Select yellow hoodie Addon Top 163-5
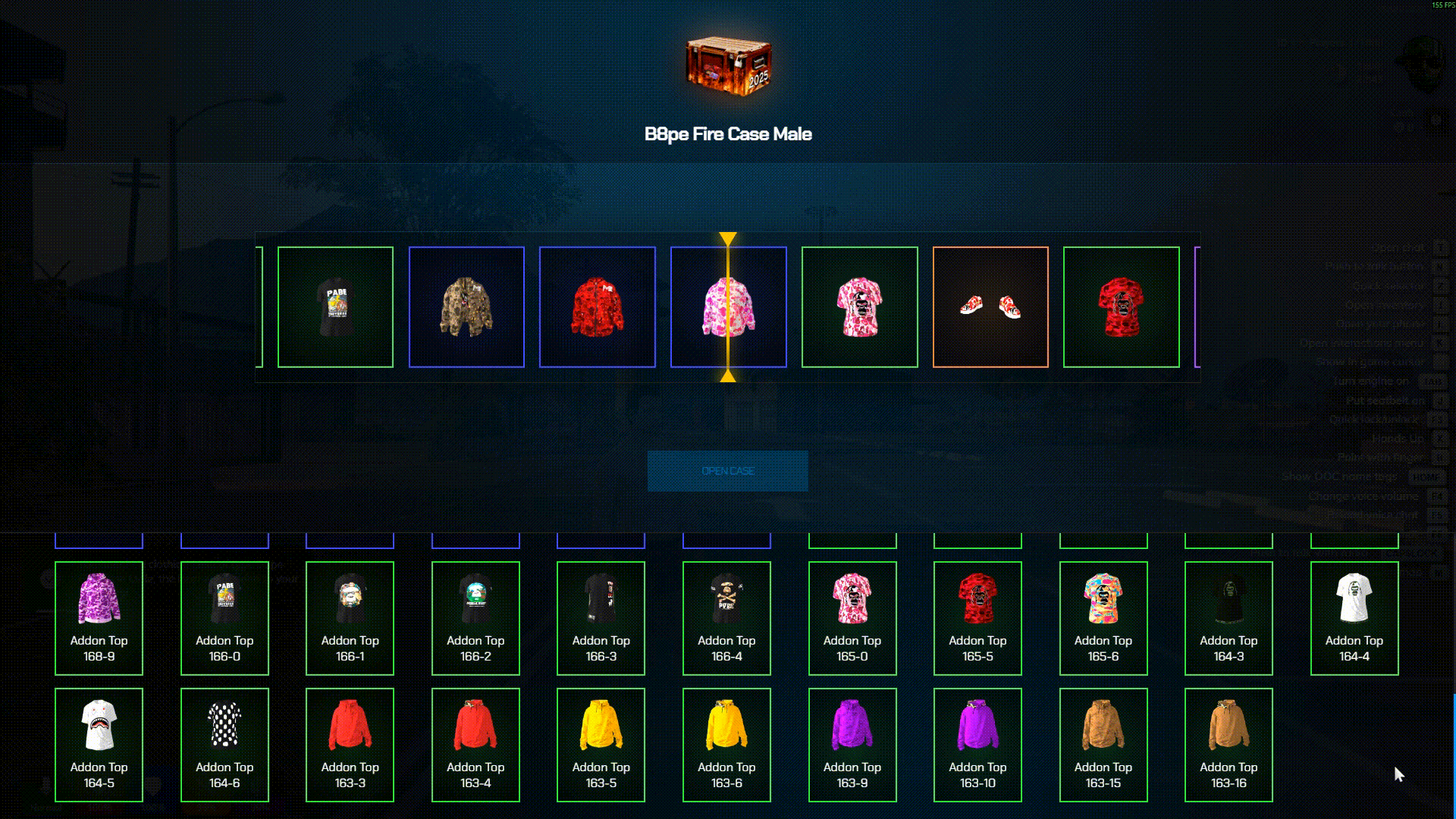Screen dimensions: 1456x819 tap(601, 745)
